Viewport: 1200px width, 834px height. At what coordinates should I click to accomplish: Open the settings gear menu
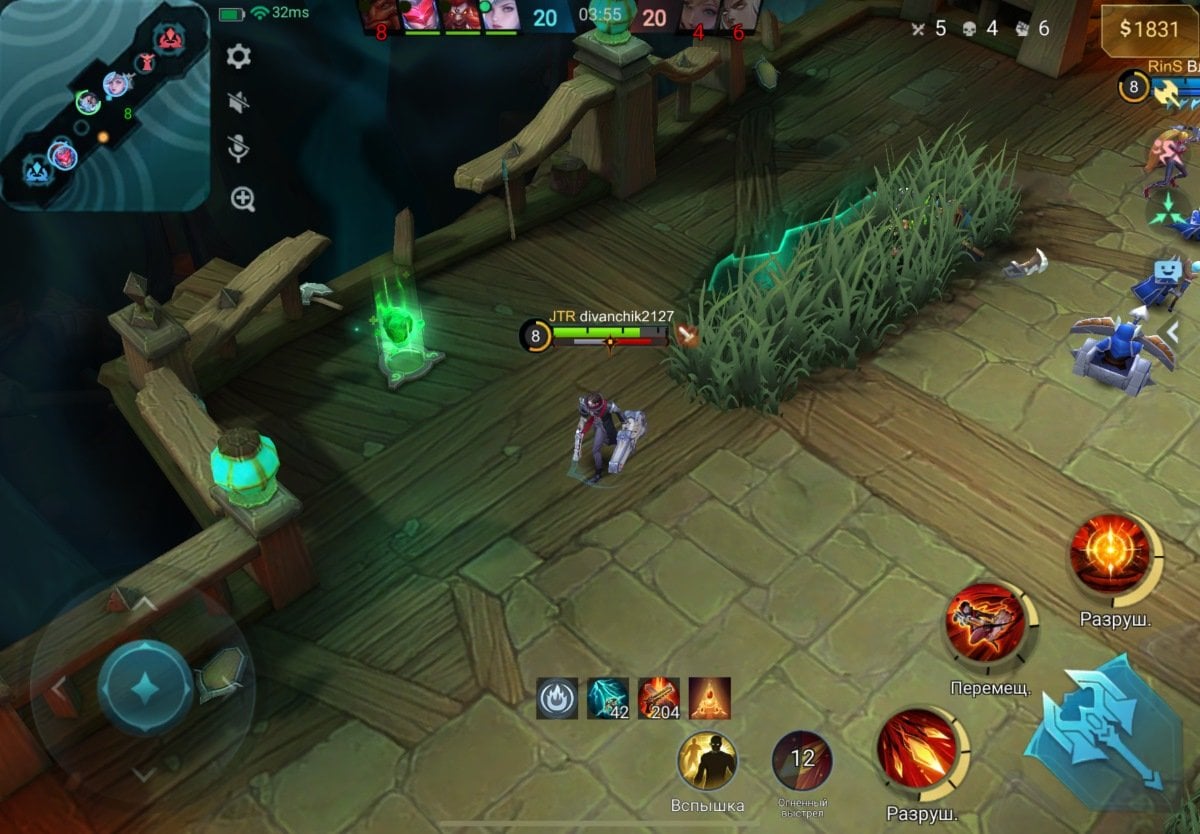(238, 56)
